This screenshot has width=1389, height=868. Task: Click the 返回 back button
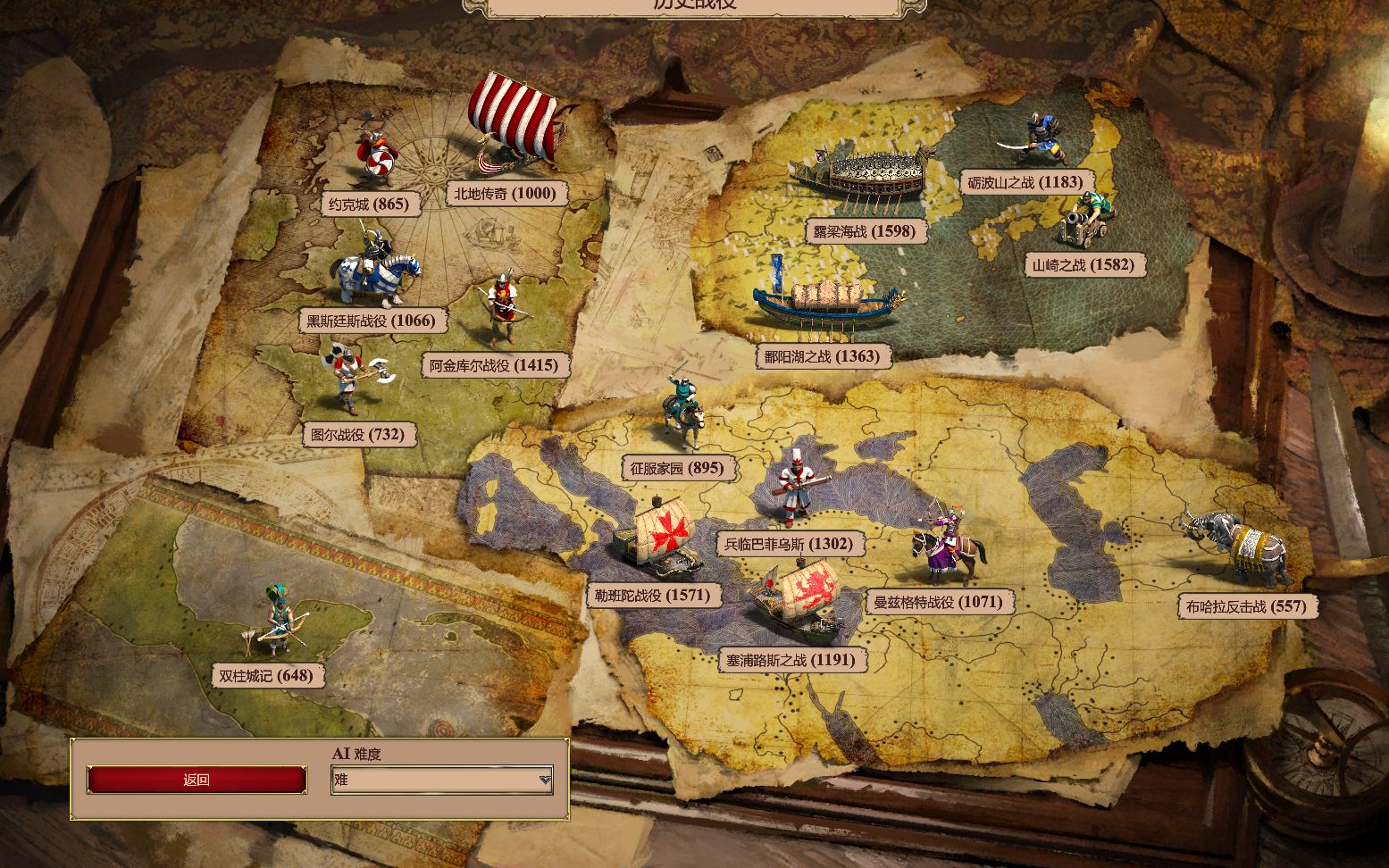click(197, 780)
